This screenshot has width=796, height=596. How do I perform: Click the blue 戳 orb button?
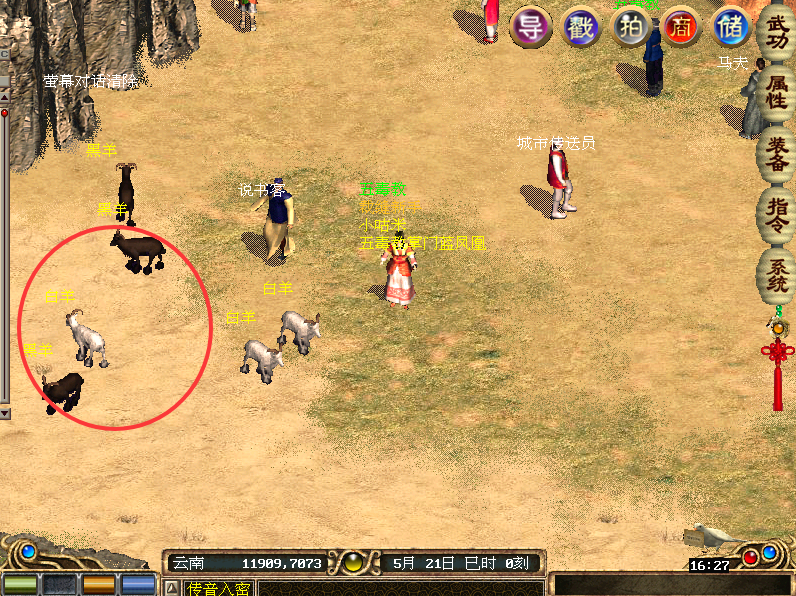[x=581, y=26]
